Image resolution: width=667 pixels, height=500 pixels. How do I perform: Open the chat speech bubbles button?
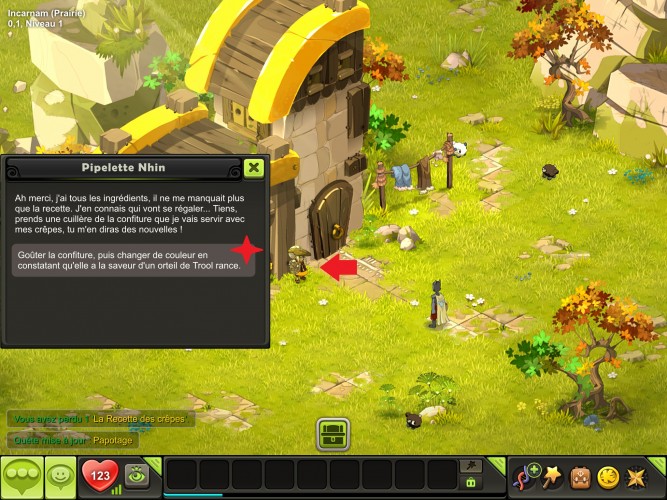22,475
